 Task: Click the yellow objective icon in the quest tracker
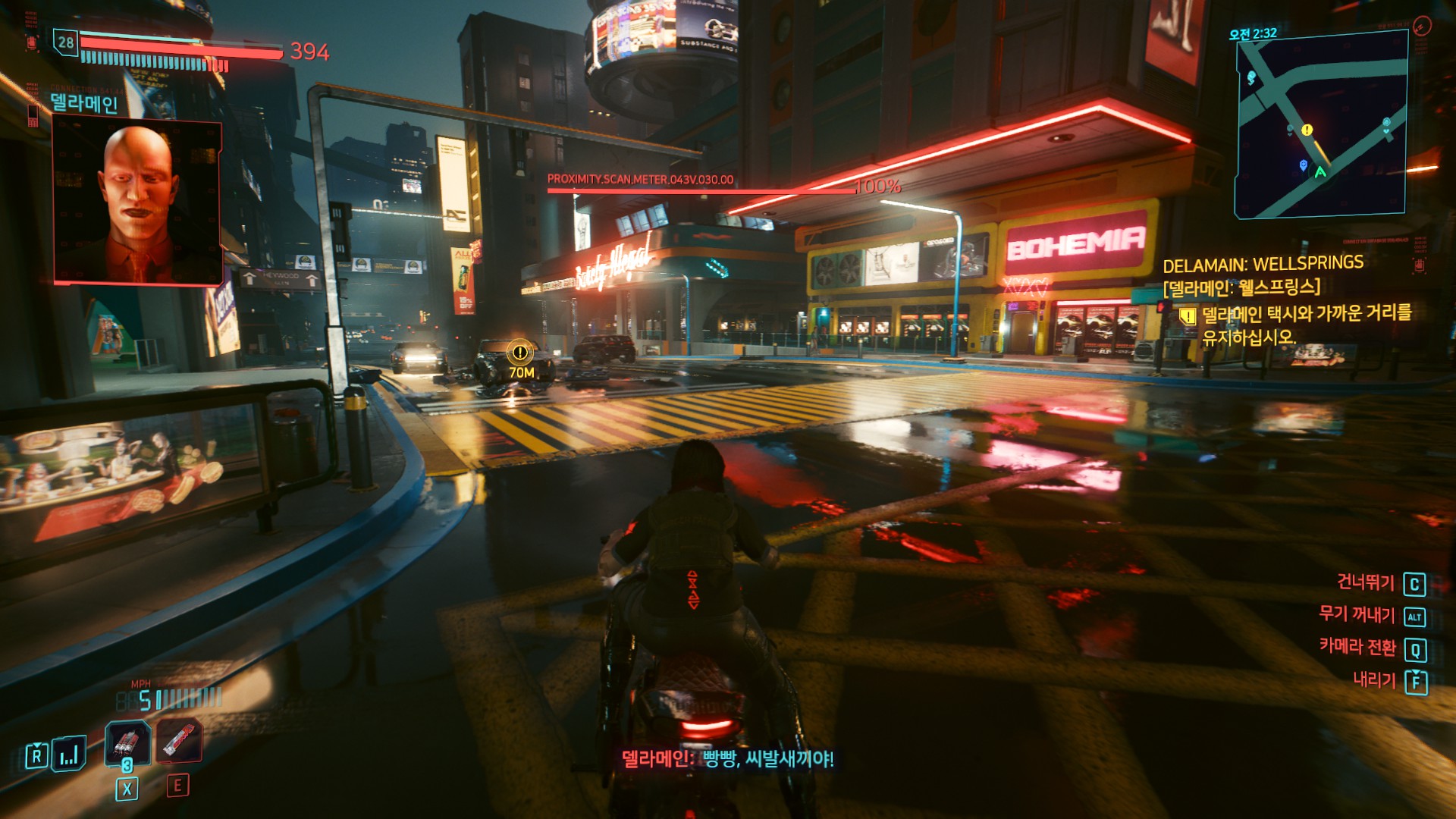(x=1188, y=315)
